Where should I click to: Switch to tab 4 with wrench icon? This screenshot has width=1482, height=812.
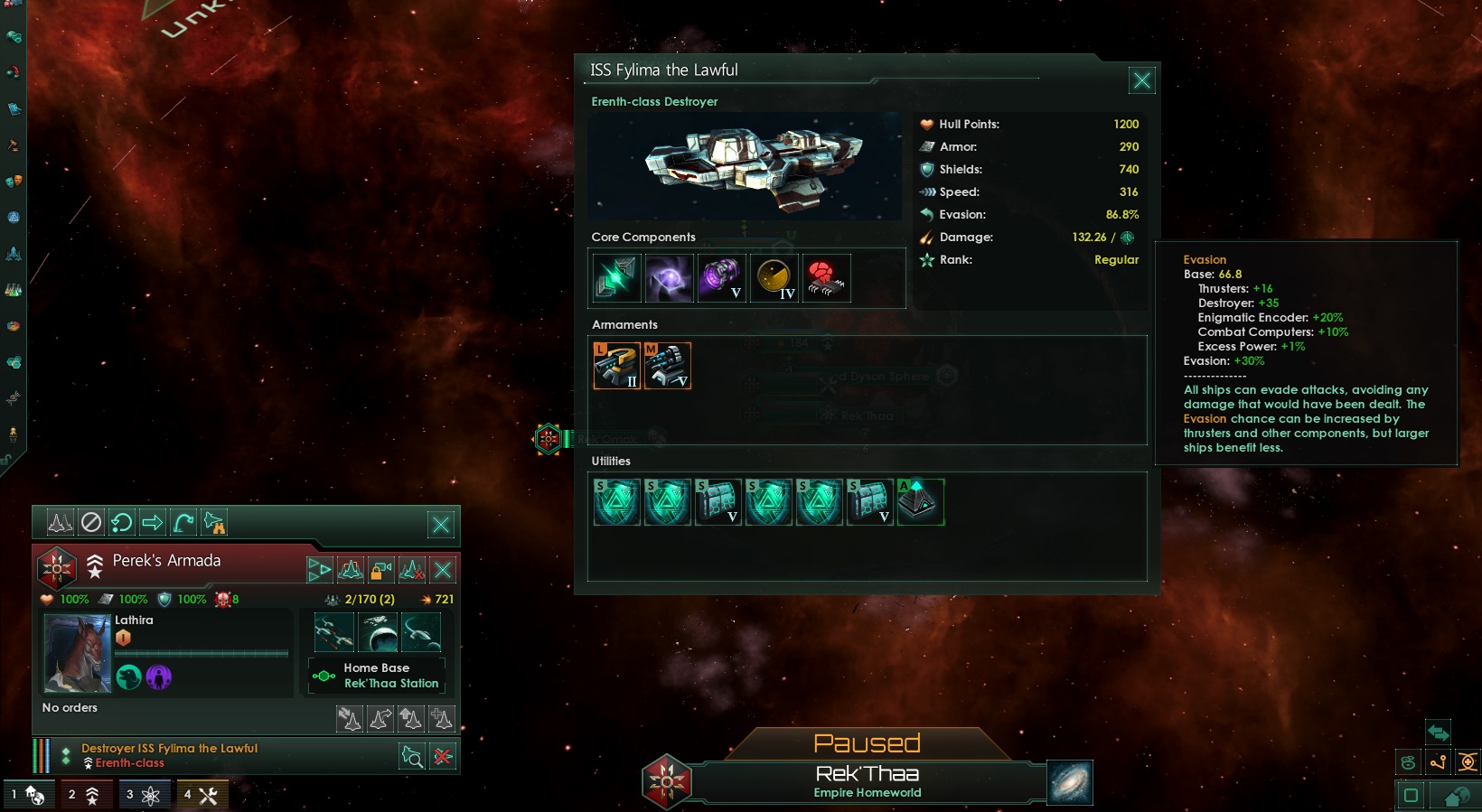click(201, 795)
